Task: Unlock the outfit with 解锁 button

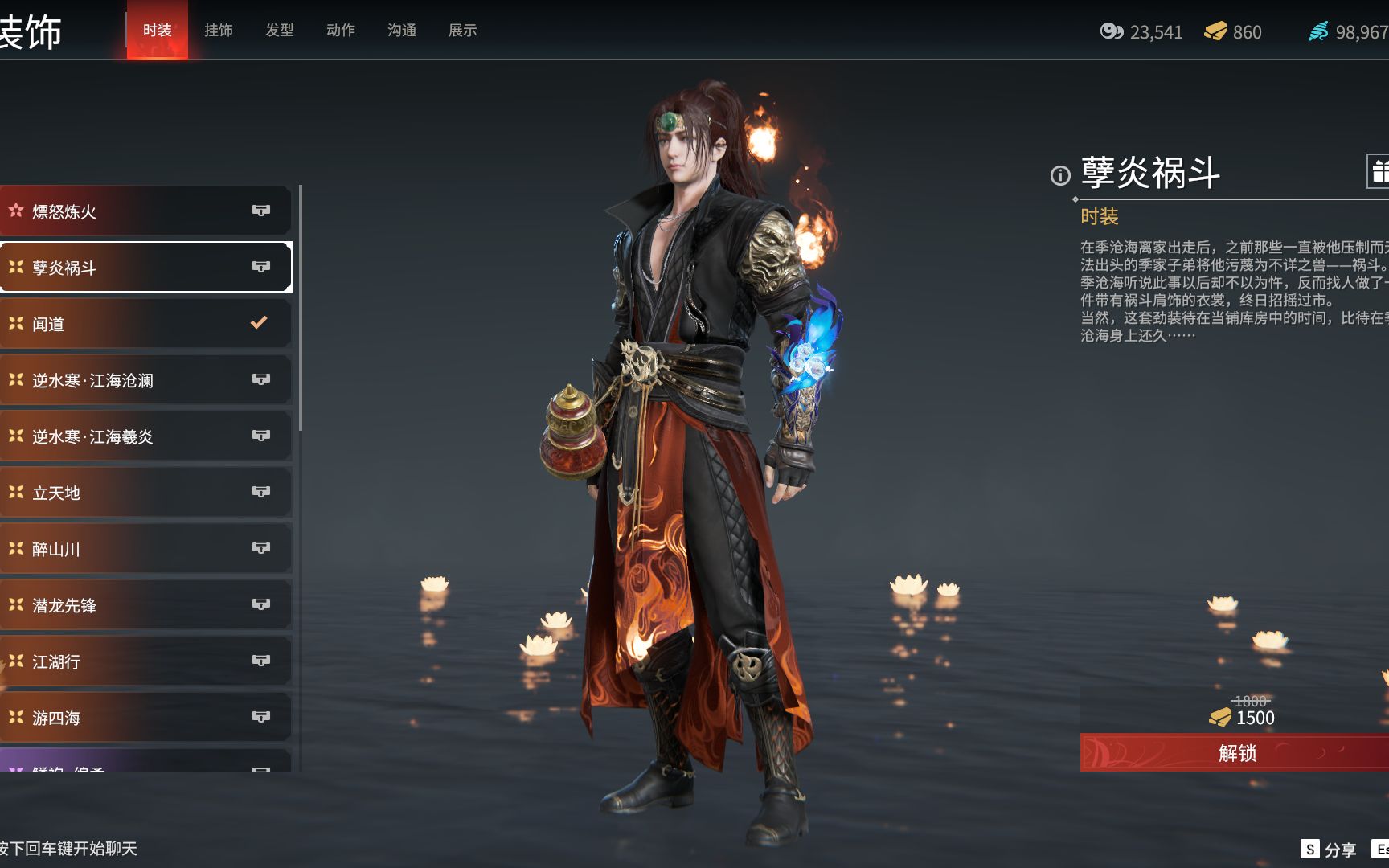Action: point(1235,753)
